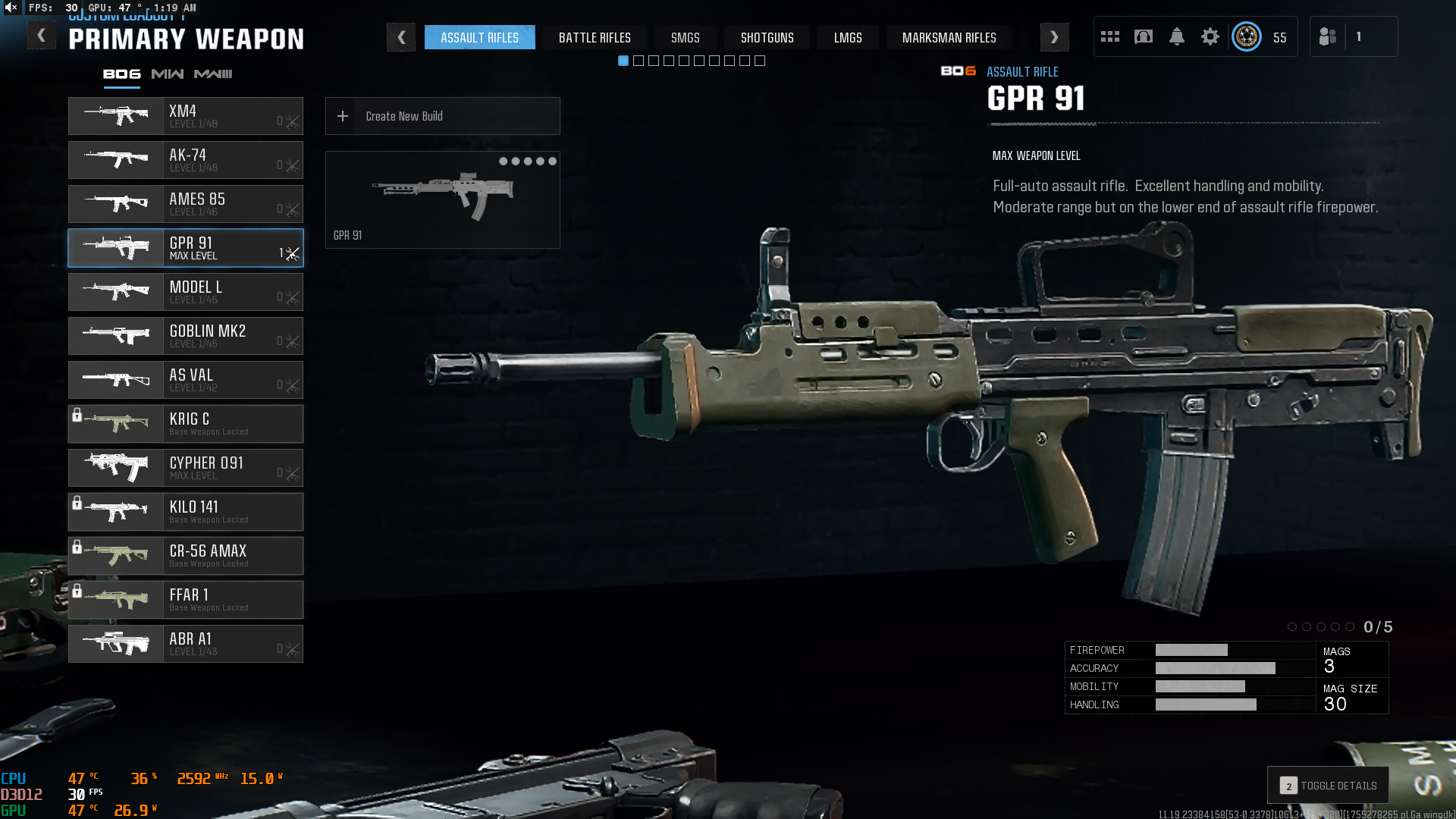Pick the AMES 85 rifle
The image size is (1456, 819).
(x=185, y=204)
